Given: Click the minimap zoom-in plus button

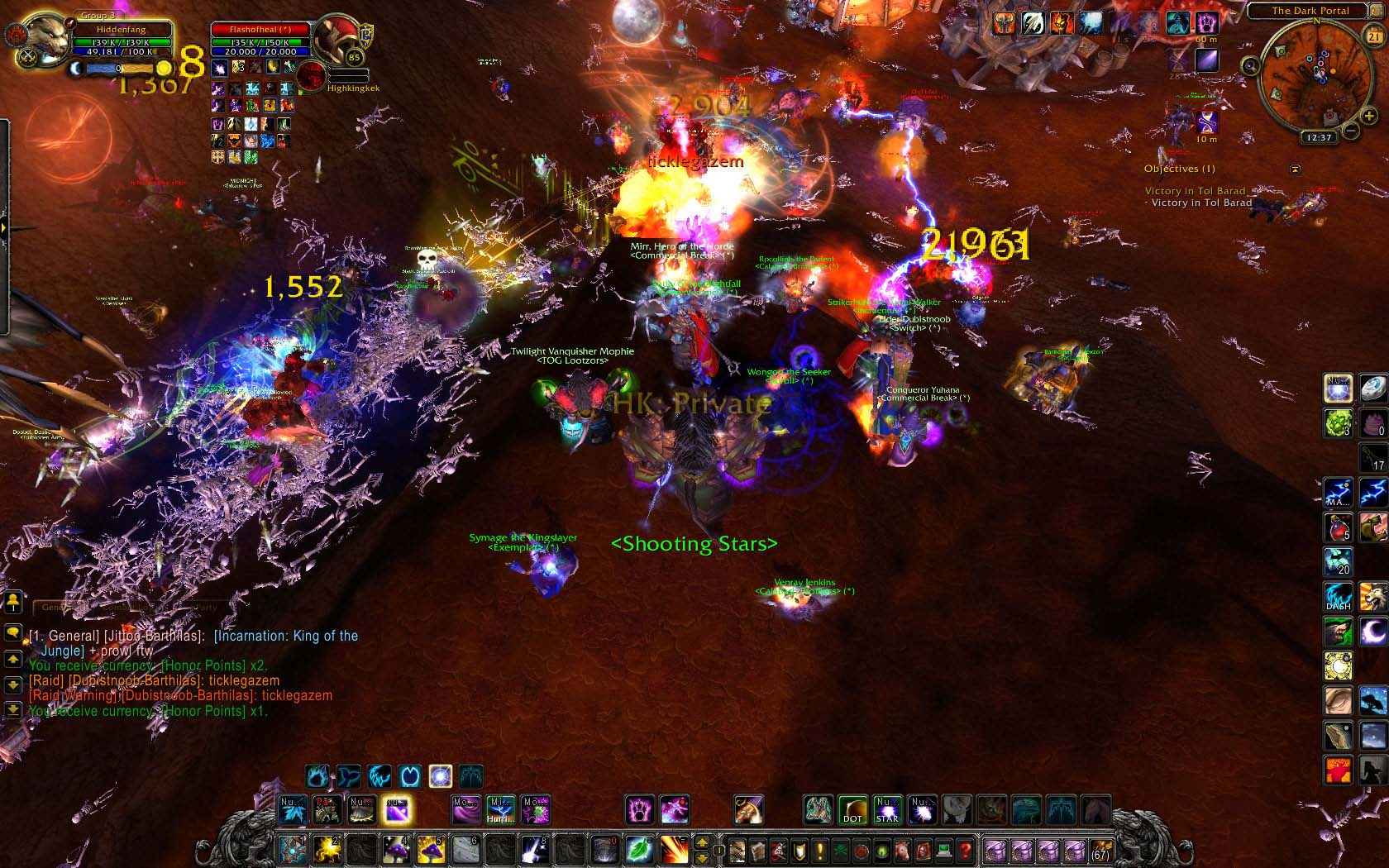Looking at the screenshot, I should click(x=1369, y=117).
